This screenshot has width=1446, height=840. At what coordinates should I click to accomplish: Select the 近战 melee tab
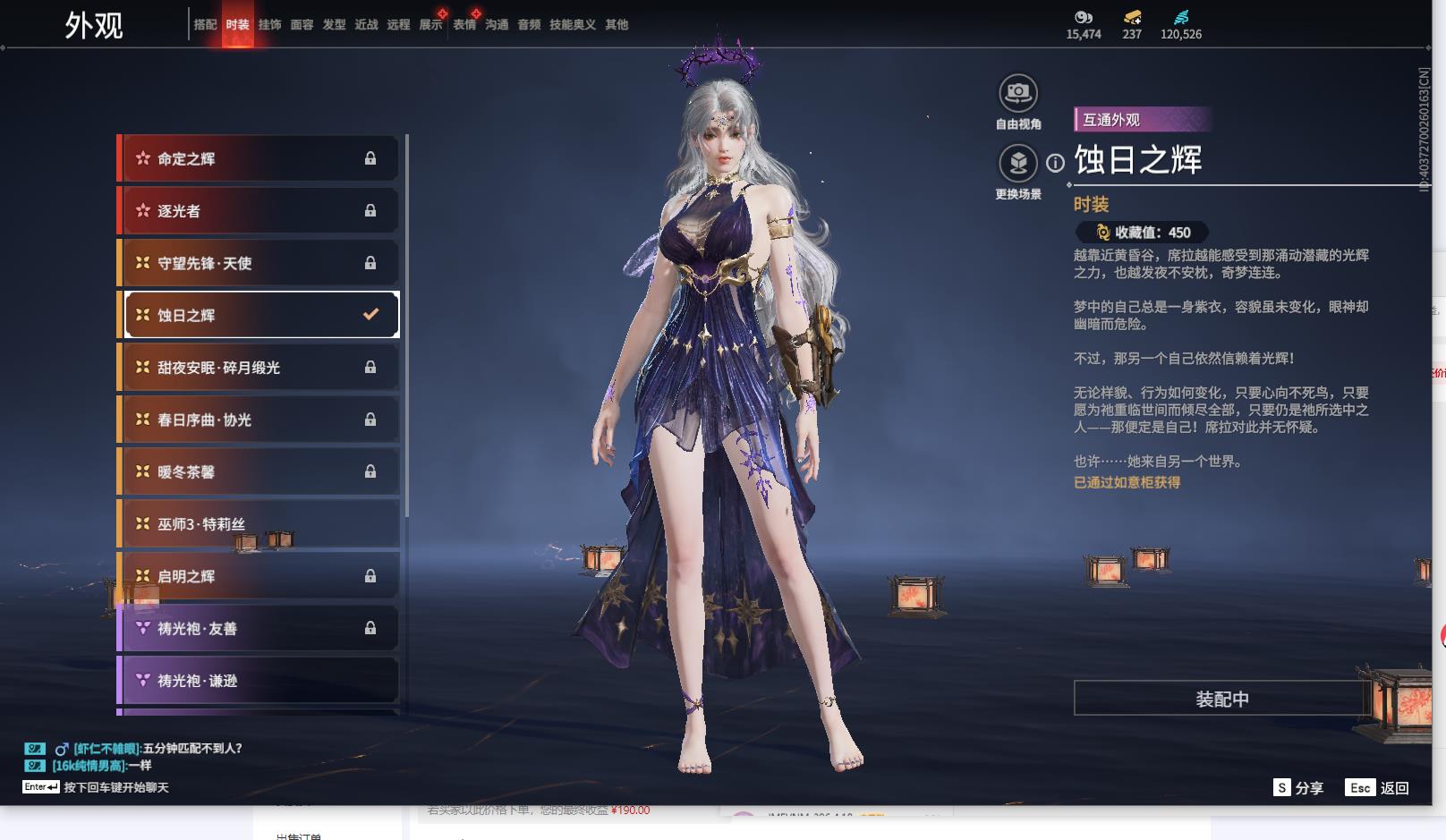click(366, 25)
